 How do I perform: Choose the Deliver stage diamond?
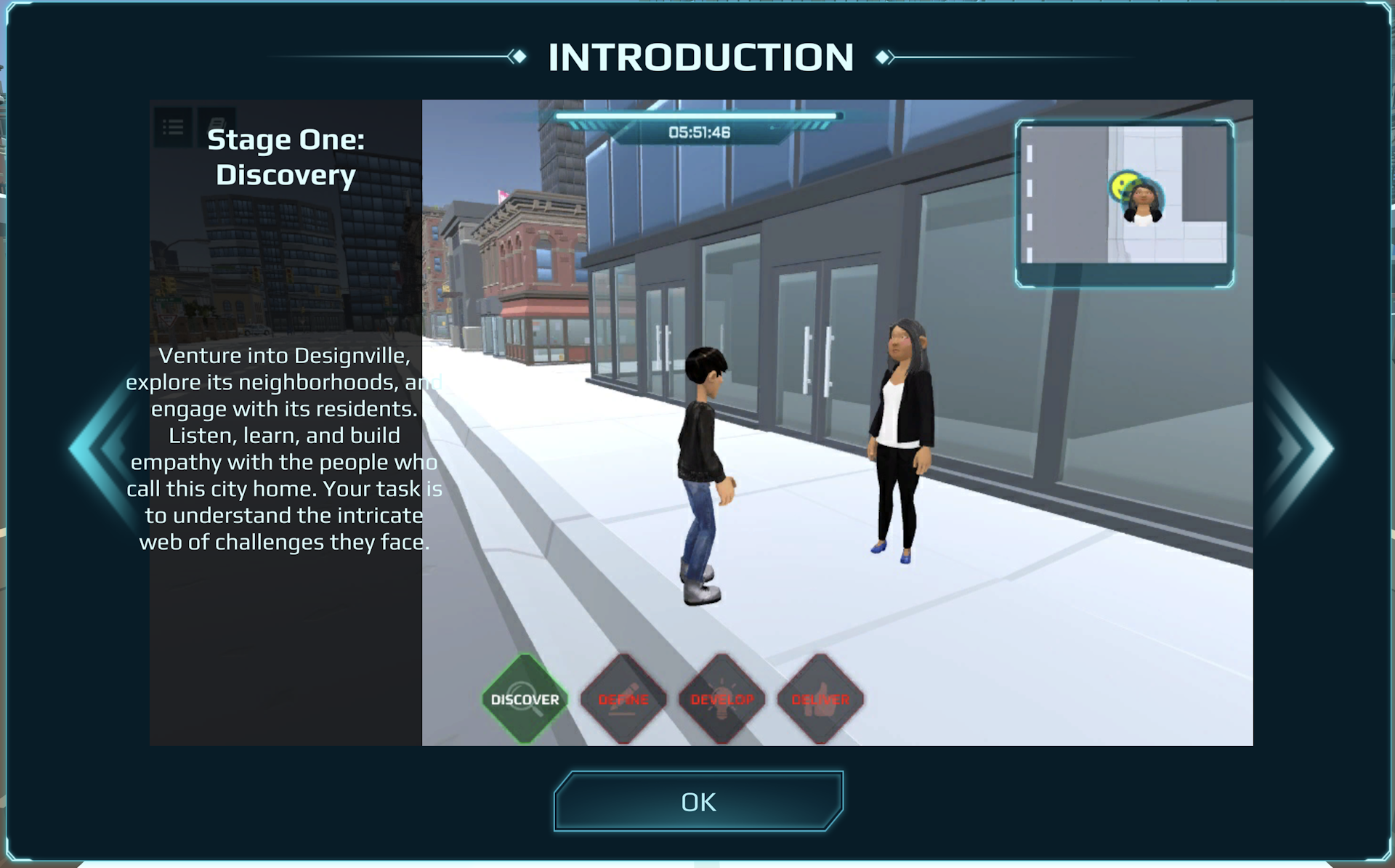click(x=820, y=699)
